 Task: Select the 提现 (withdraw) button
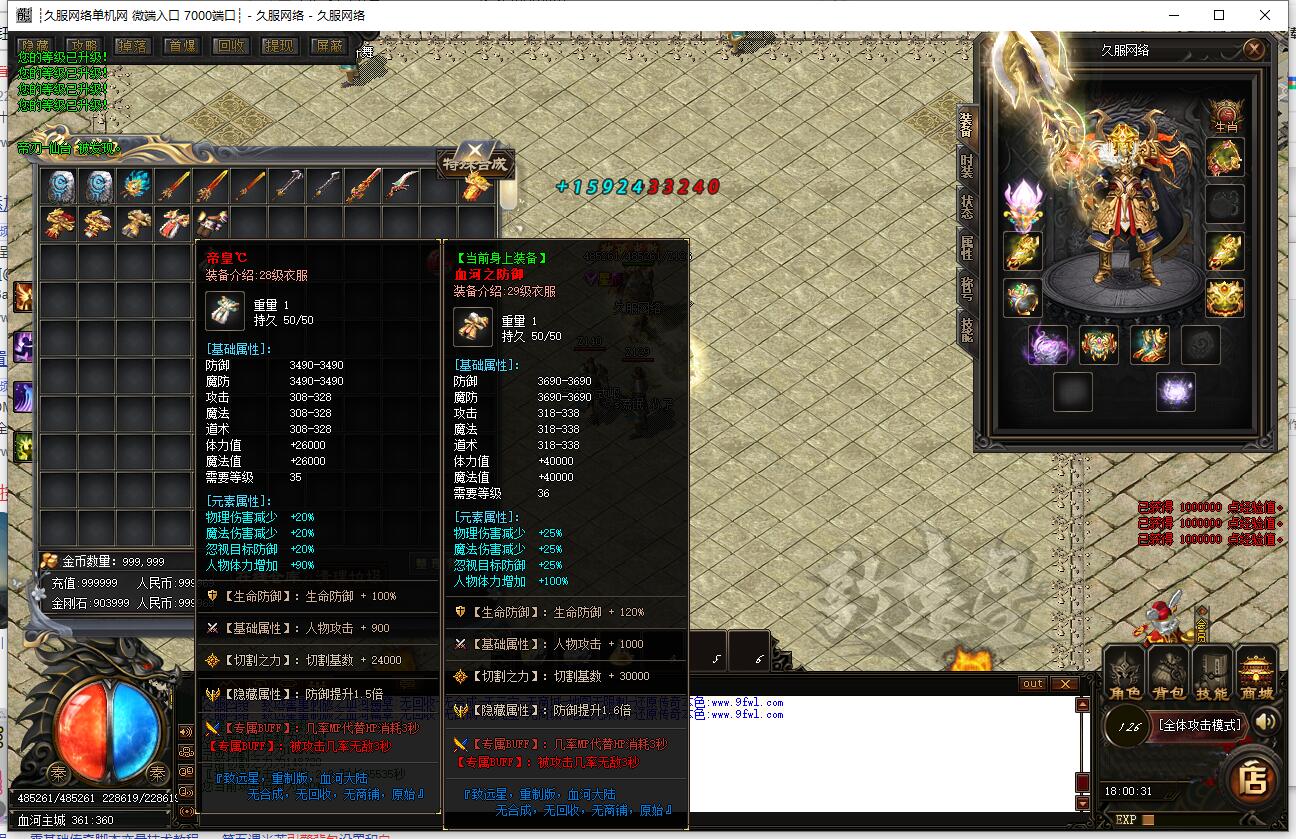tap(280, 46)
